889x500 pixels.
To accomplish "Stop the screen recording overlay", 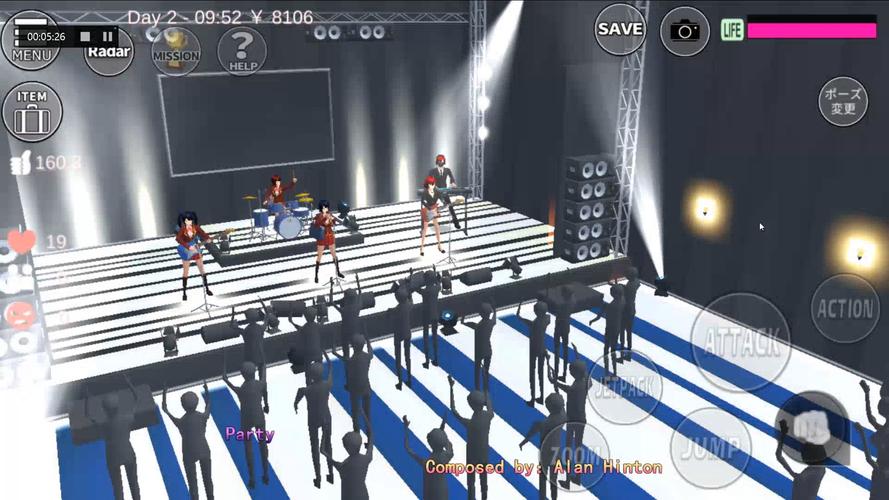I will pyautogui.click(x=85, y=36).
